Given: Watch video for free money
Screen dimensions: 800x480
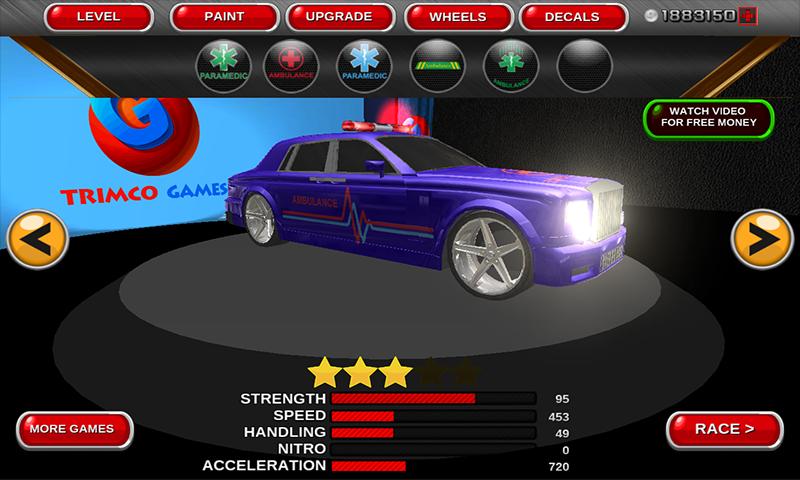Looking at the screenshot, I should pos(708,118).
